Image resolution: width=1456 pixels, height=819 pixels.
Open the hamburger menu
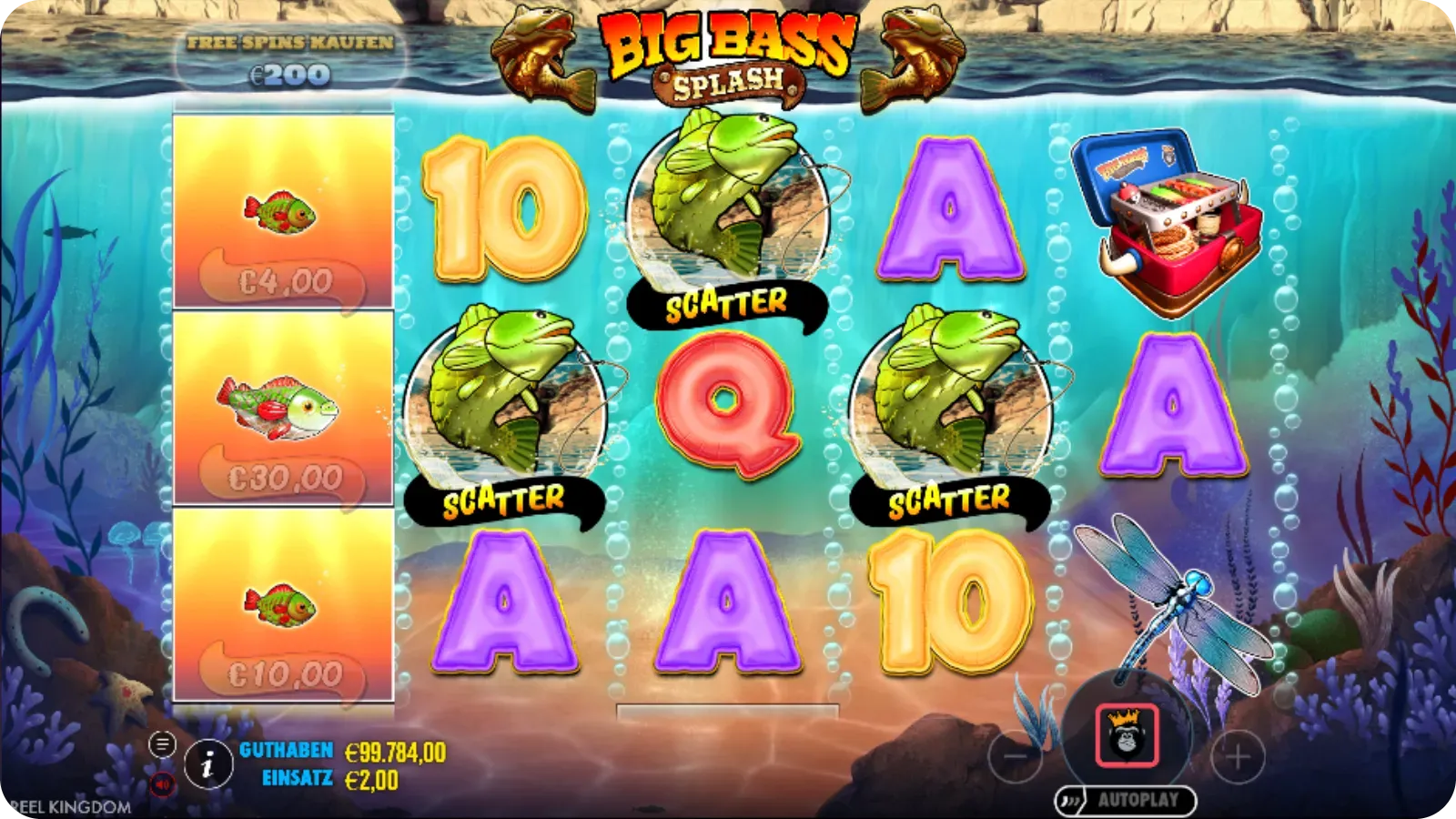click(162, 744)
